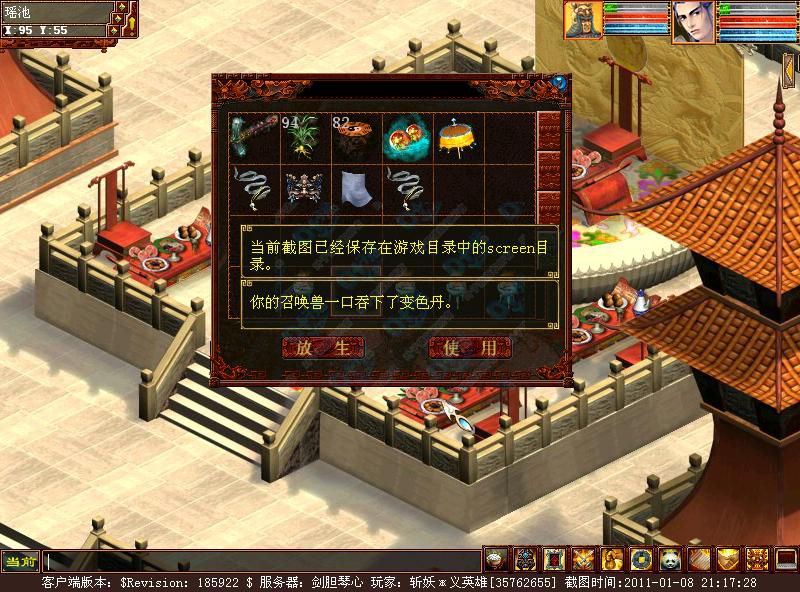The height and width of the screenshot is (592, 800).
Task: Select the white cloth item
Action: pos(356,188)
